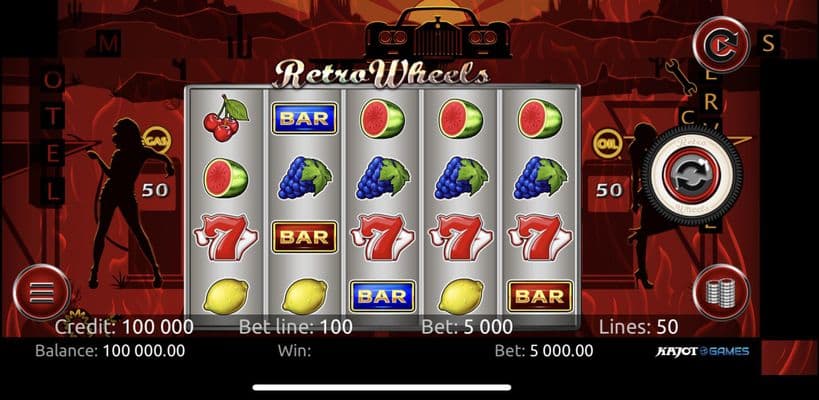This screenshot has width=819, height=400.
Task: Open bet settings via the coin stacks button
Action: [x=721, y=293]
